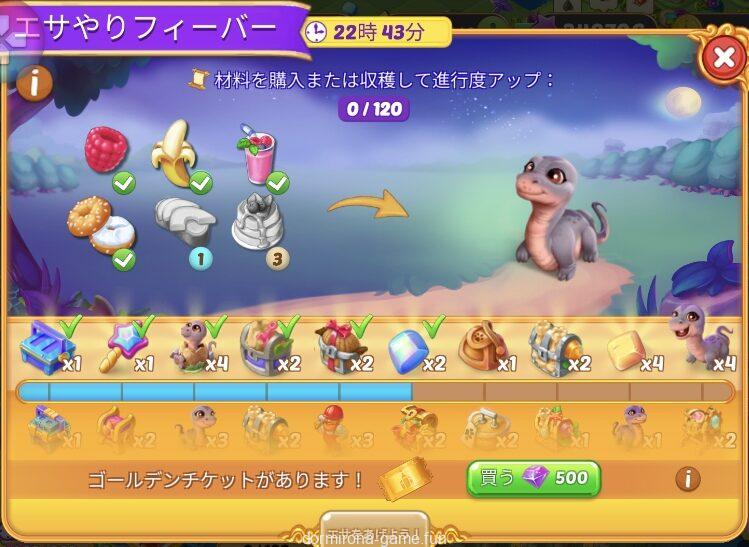Image resolution: width=749 pixels, height=547 pixels.
Task: Select the banana ingredient
Action: click(x=174, y=153)
